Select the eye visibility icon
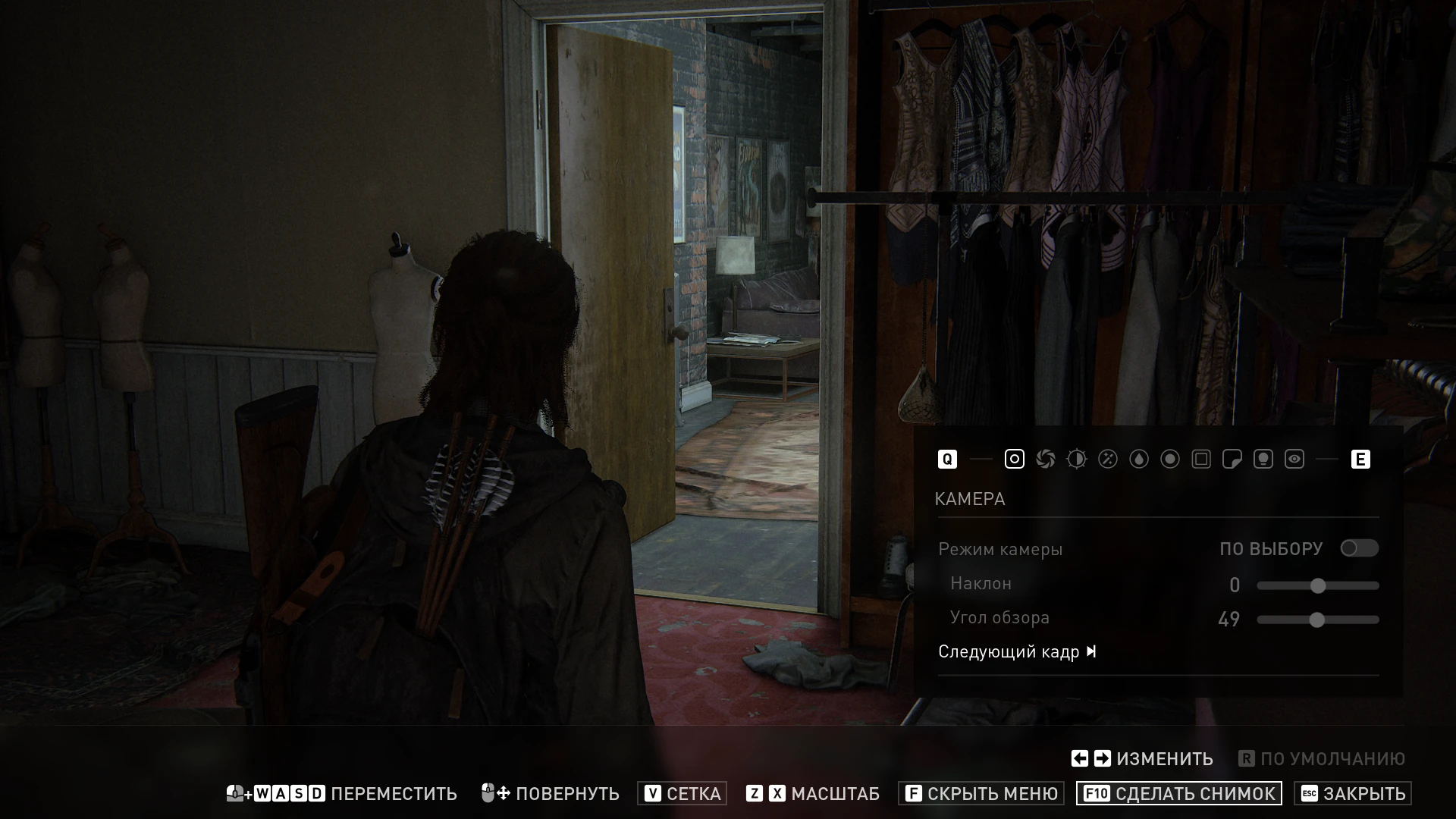The image size is (1456, 819). (x=1294, y=459)
